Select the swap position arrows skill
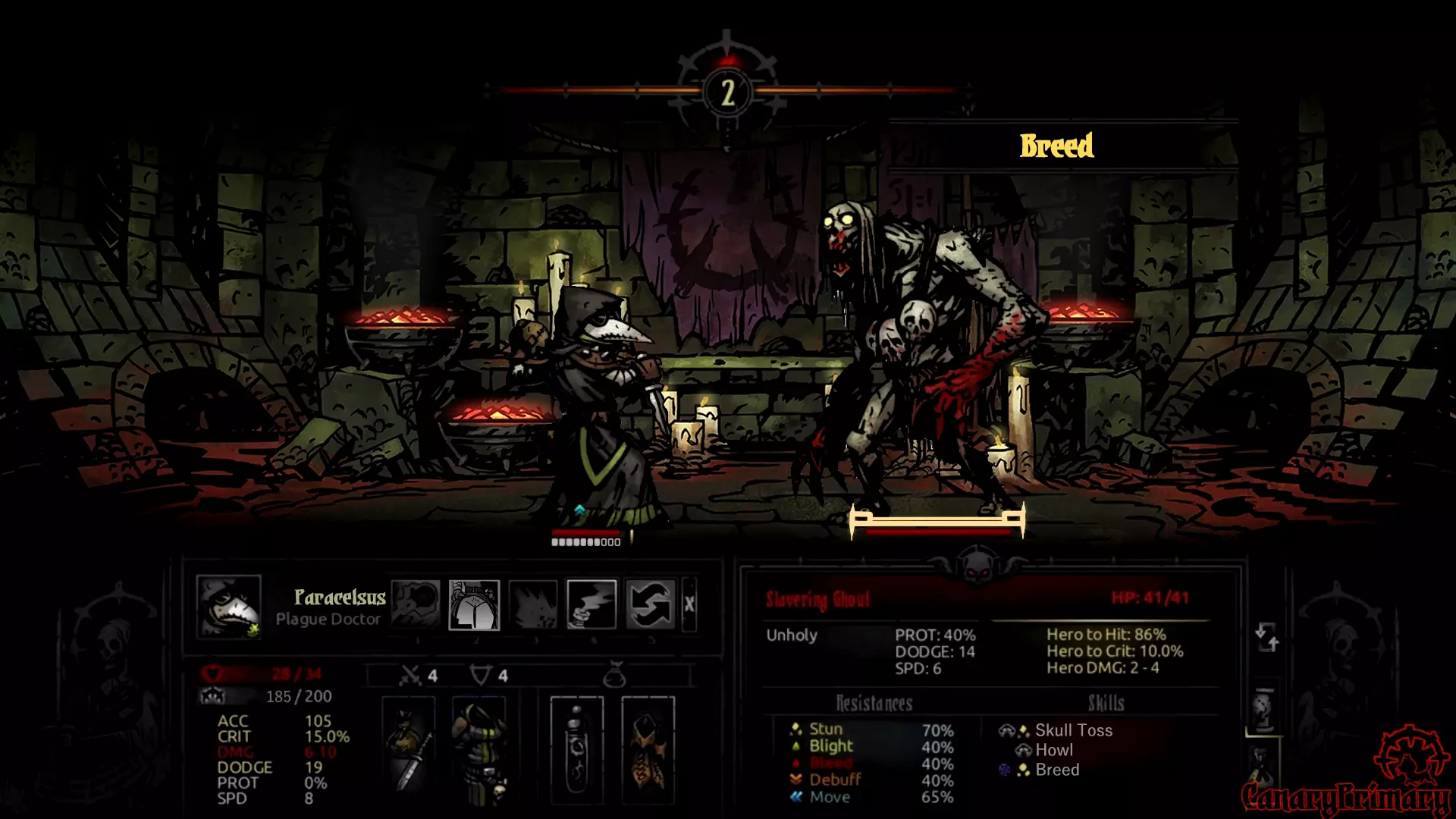This screenshot has width=1456, height=819. click(651, 604)
